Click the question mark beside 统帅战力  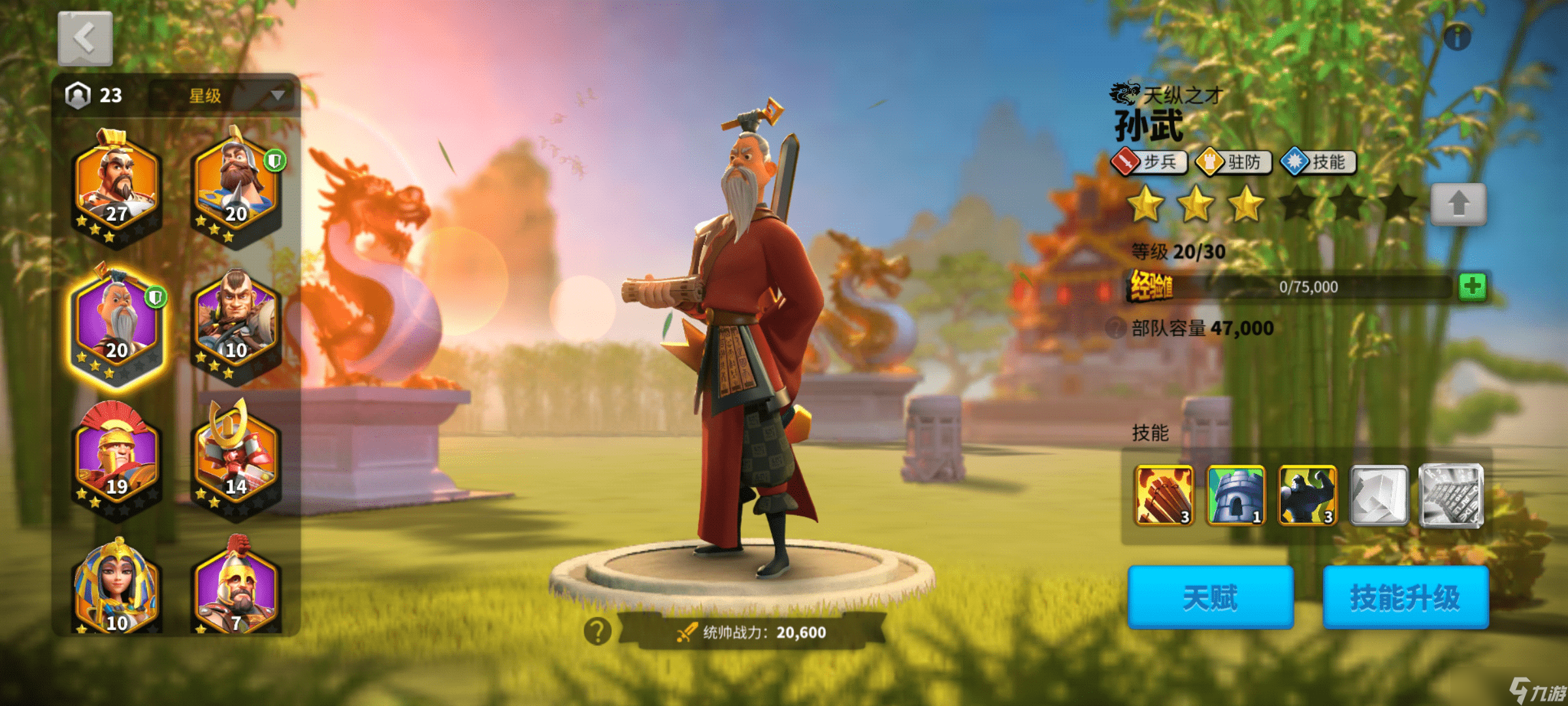coord(597,631)
